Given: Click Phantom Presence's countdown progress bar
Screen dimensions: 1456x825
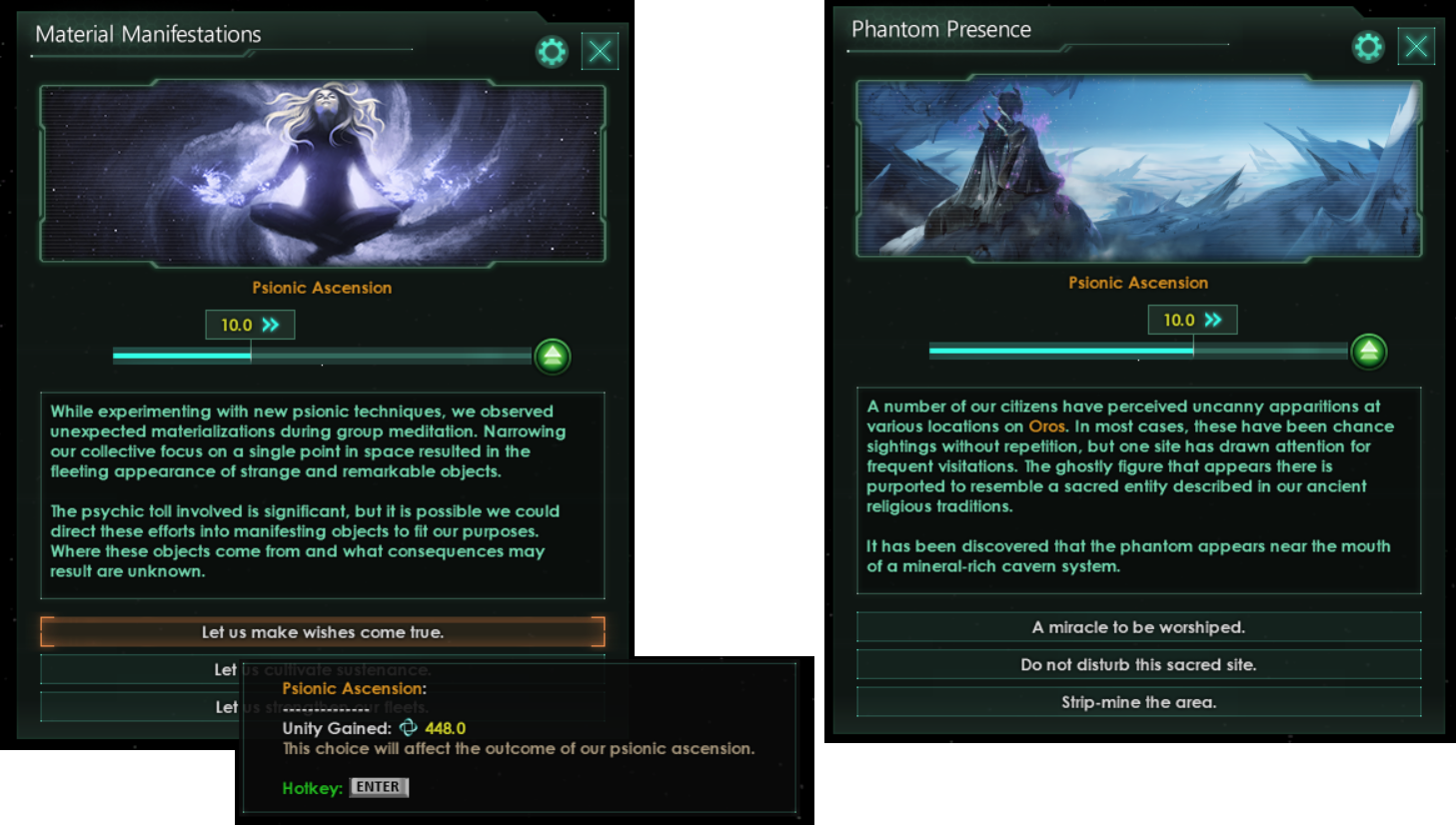Looking at the screenshot, I should (1138, 351).
